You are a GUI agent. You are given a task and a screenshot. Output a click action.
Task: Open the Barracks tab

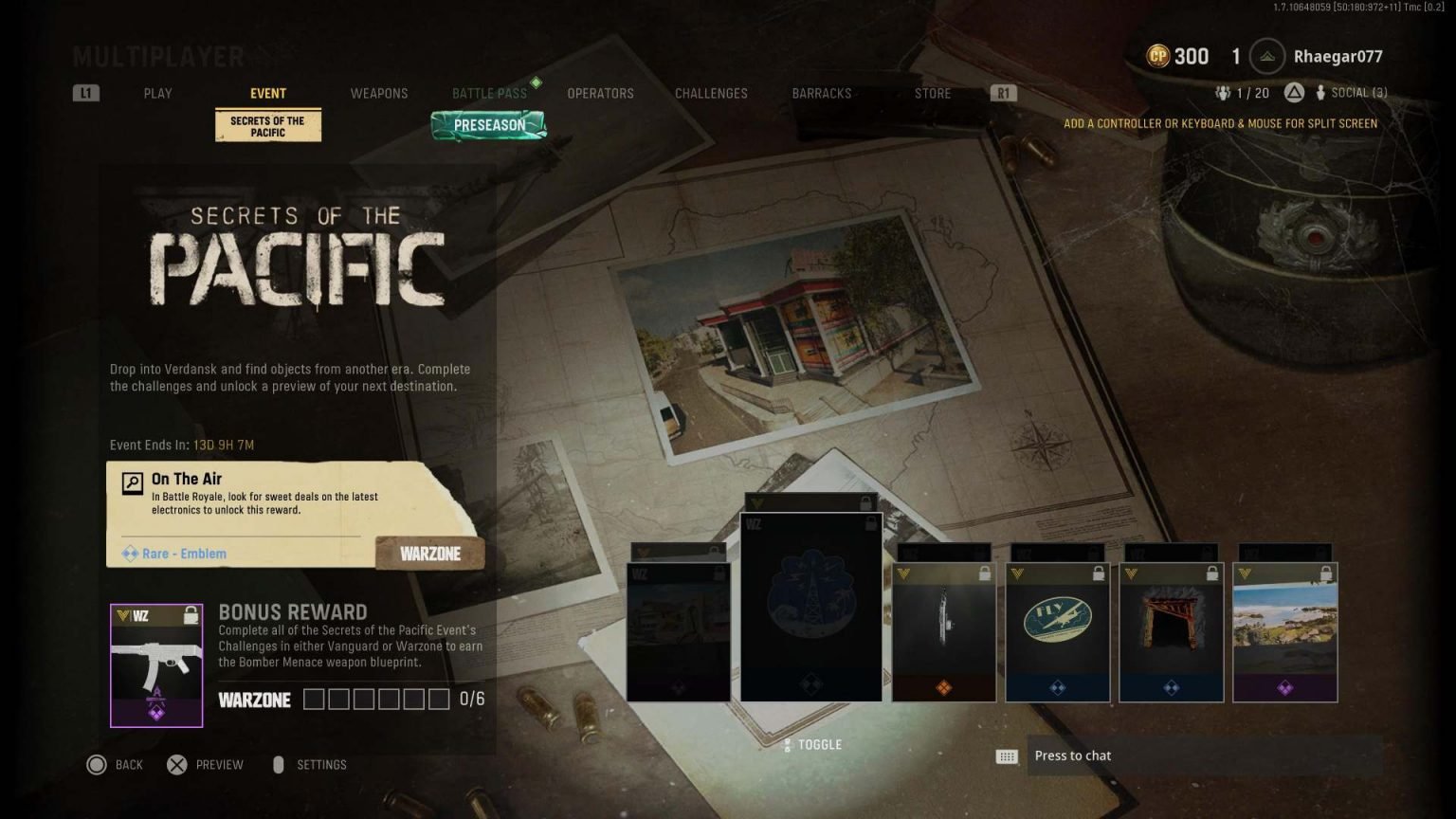[x=821, y=93]
